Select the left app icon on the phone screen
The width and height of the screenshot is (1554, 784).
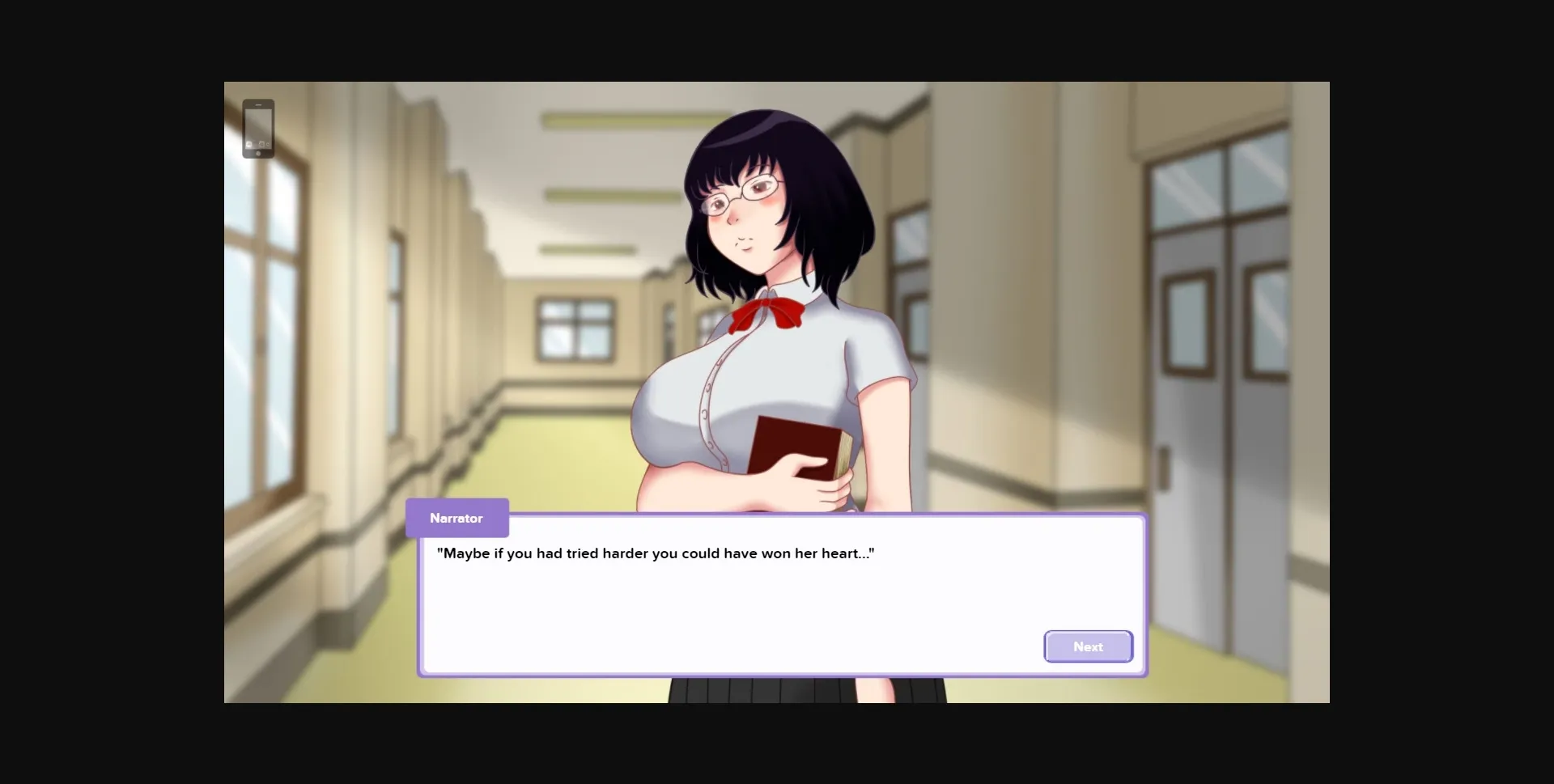click(248, 144)
